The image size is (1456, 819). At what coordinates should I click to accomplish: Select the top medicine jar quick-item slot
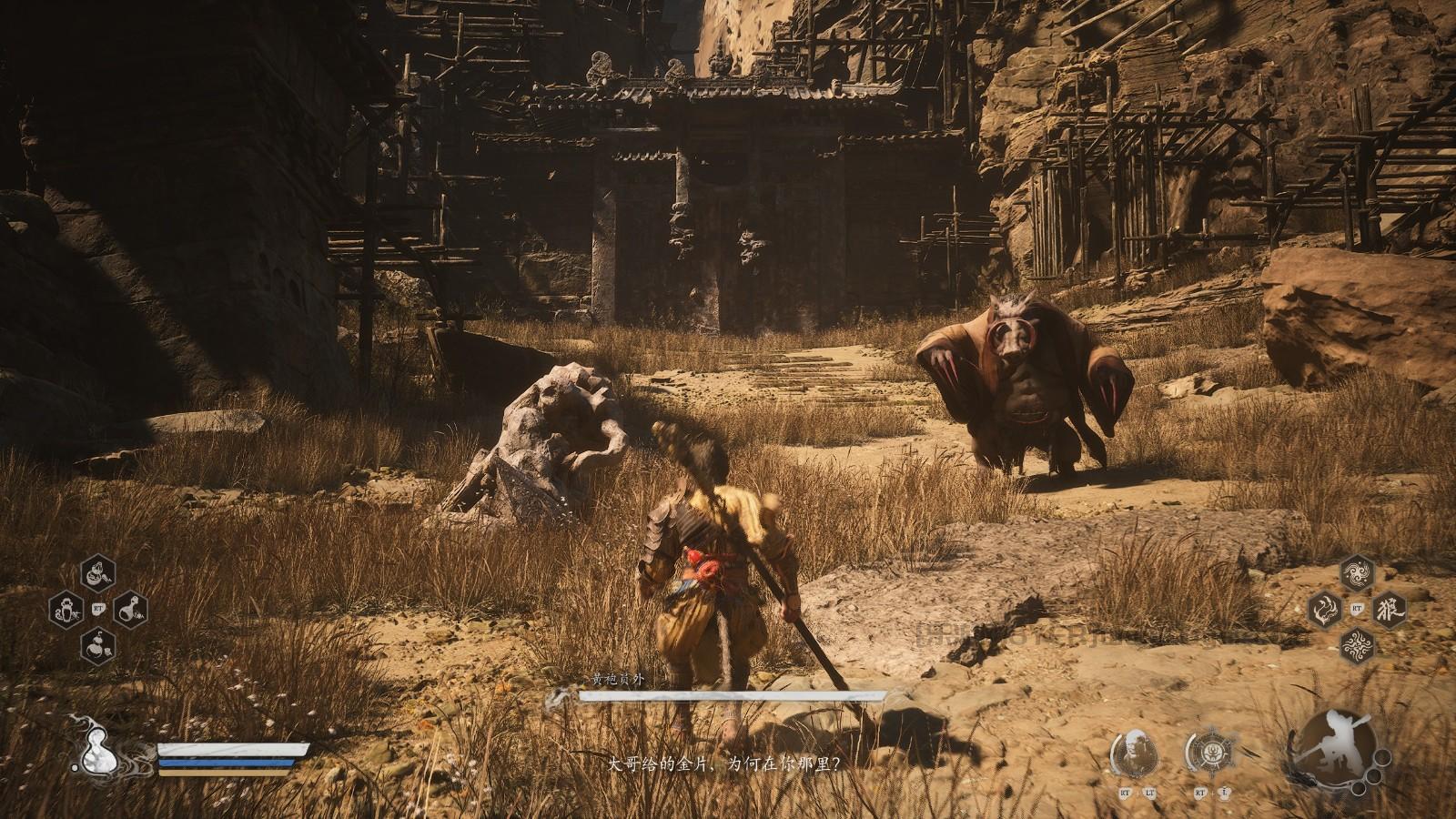pyautogui.click(x=98, y=574)
